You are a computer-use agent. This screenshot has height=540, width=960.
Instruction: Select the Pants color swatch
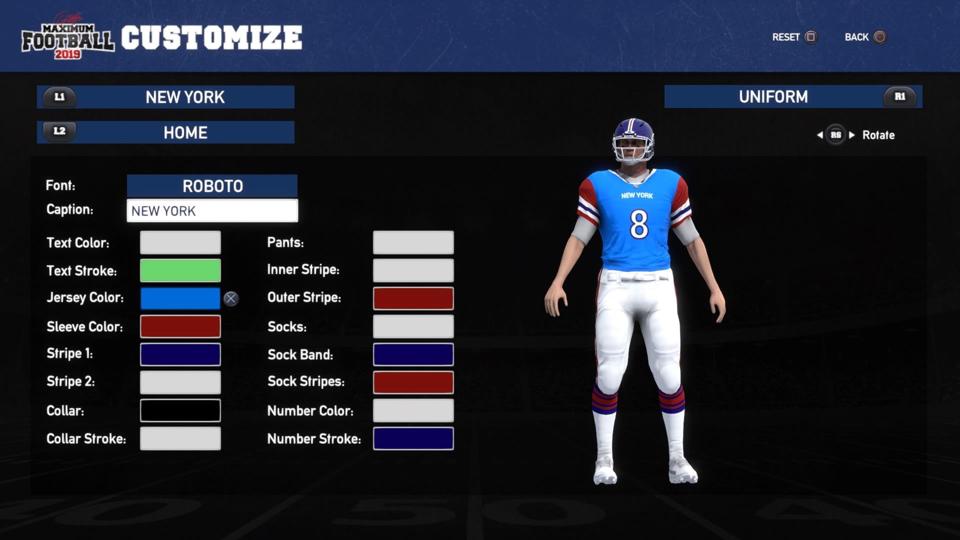[413, 243]
